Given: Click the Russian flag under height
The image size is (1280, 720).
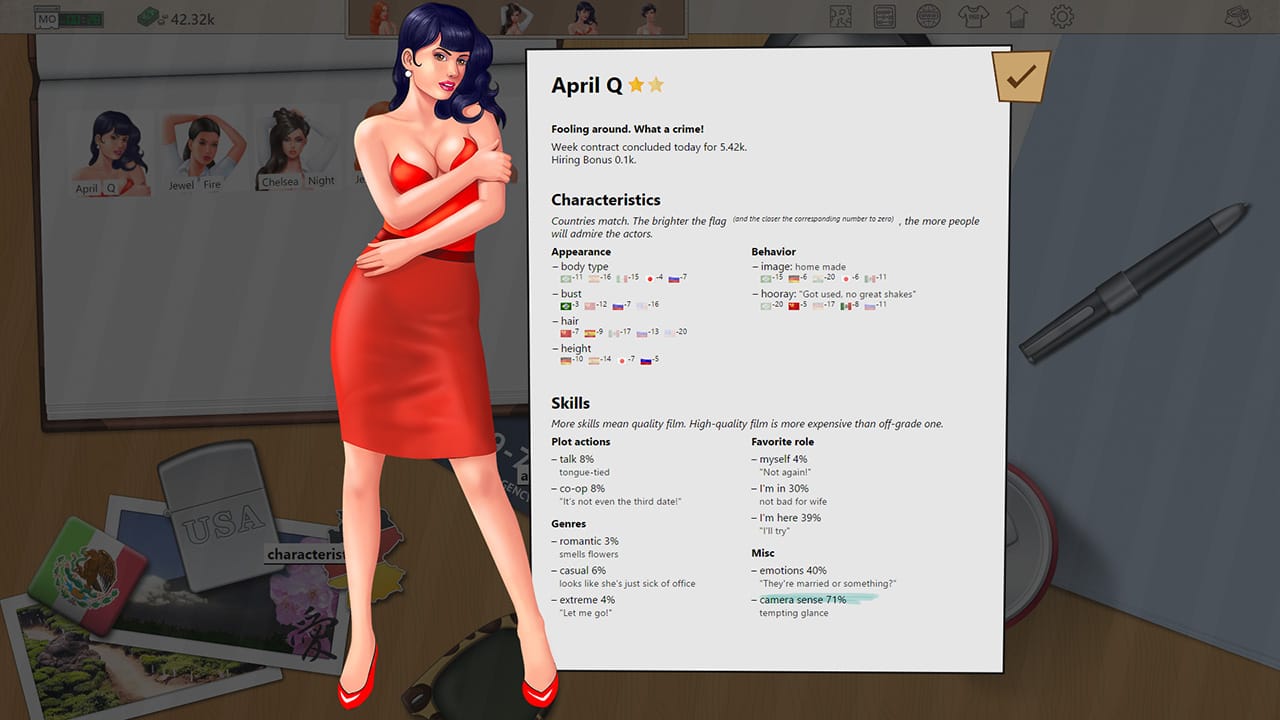Looking at the screenshot, I should 646,358.
